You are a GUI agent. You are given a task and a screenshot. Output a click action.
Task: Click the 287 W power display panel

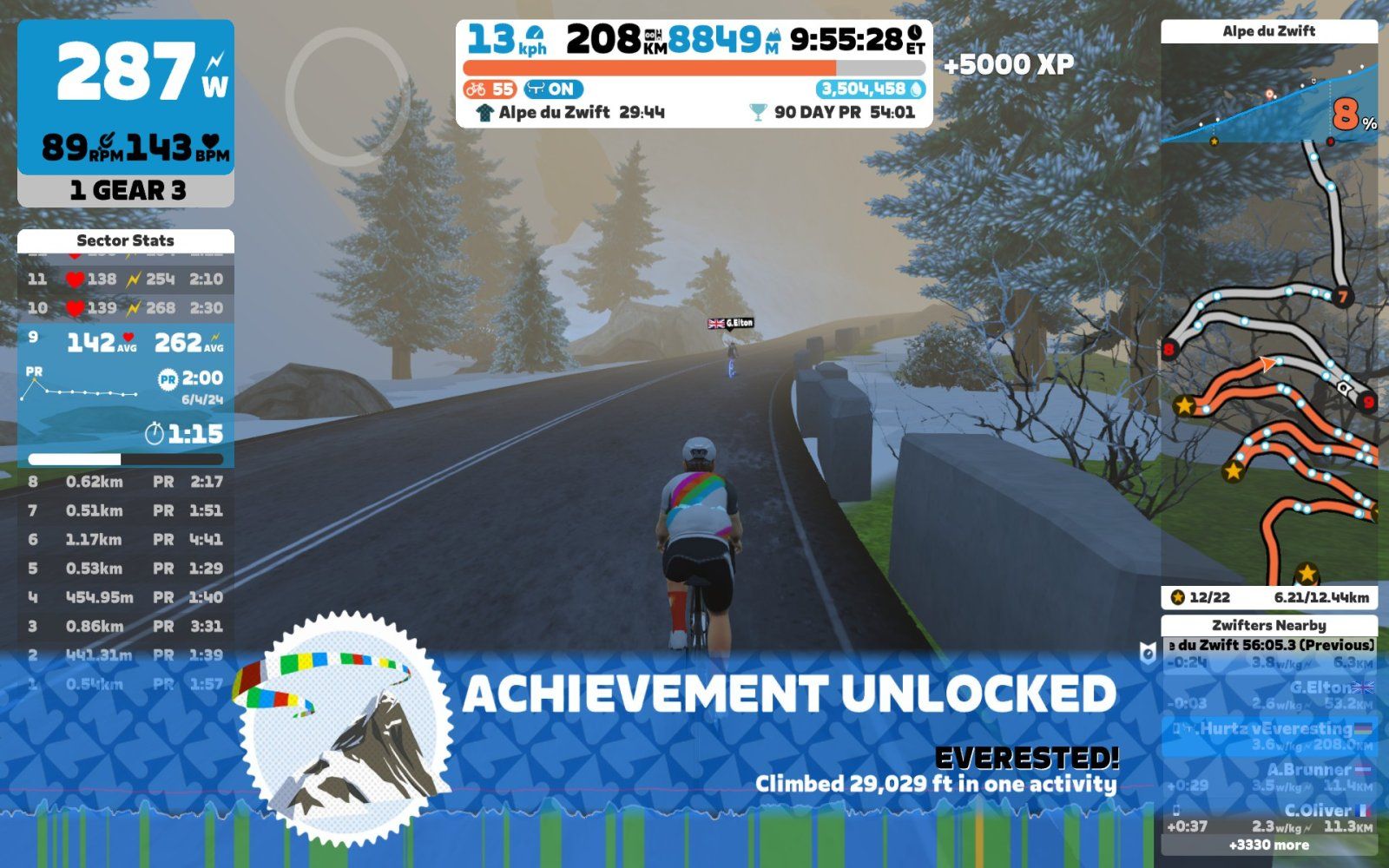pos(126,97)
